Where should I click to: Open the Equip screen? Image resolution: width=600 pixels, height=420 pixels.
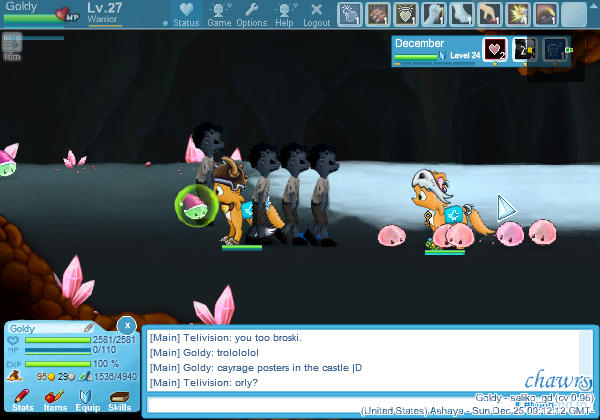(87, 400)
